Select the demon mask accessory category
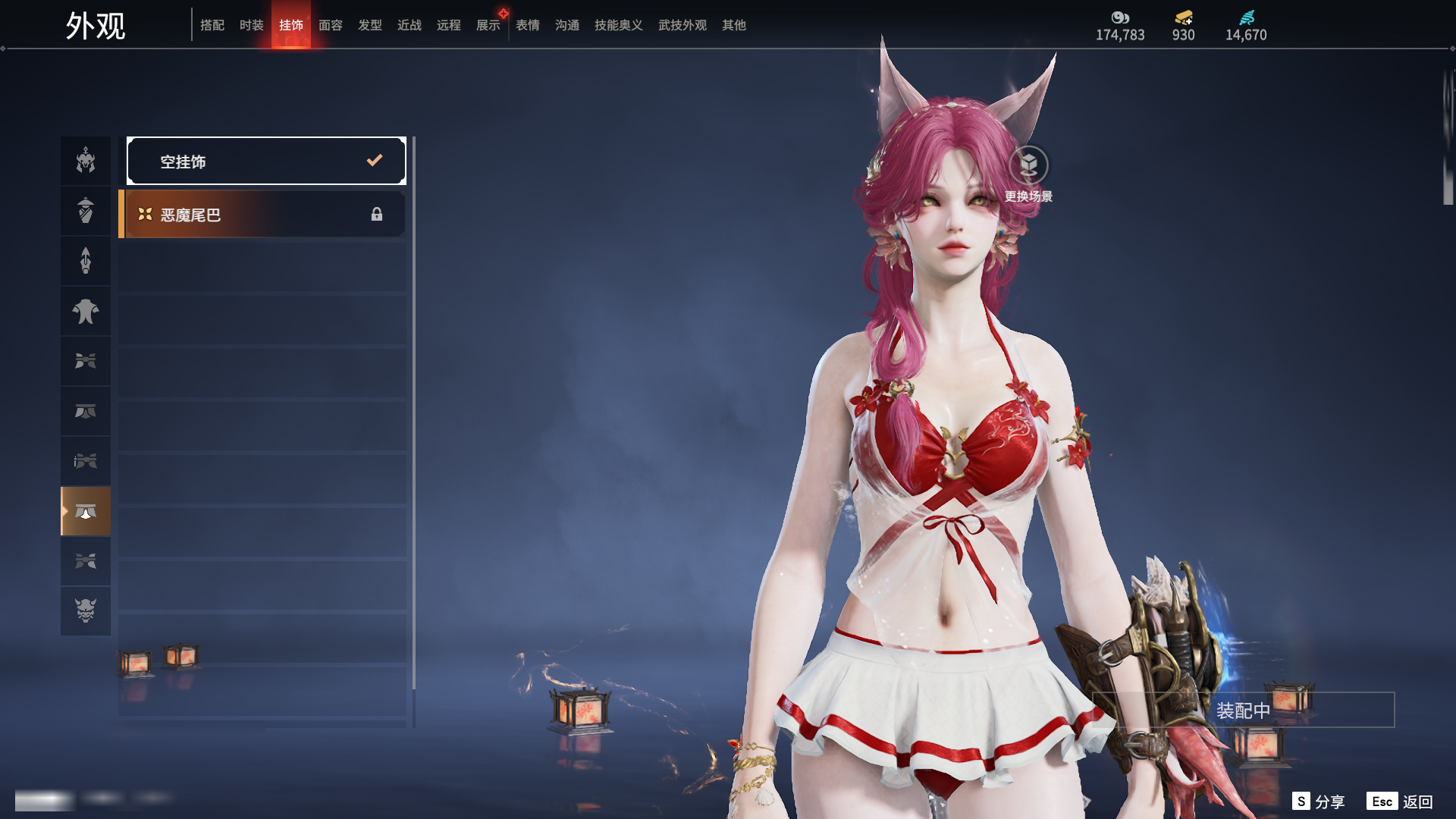The height and width of the screenshot is (819, 1456). click(86, 610)
